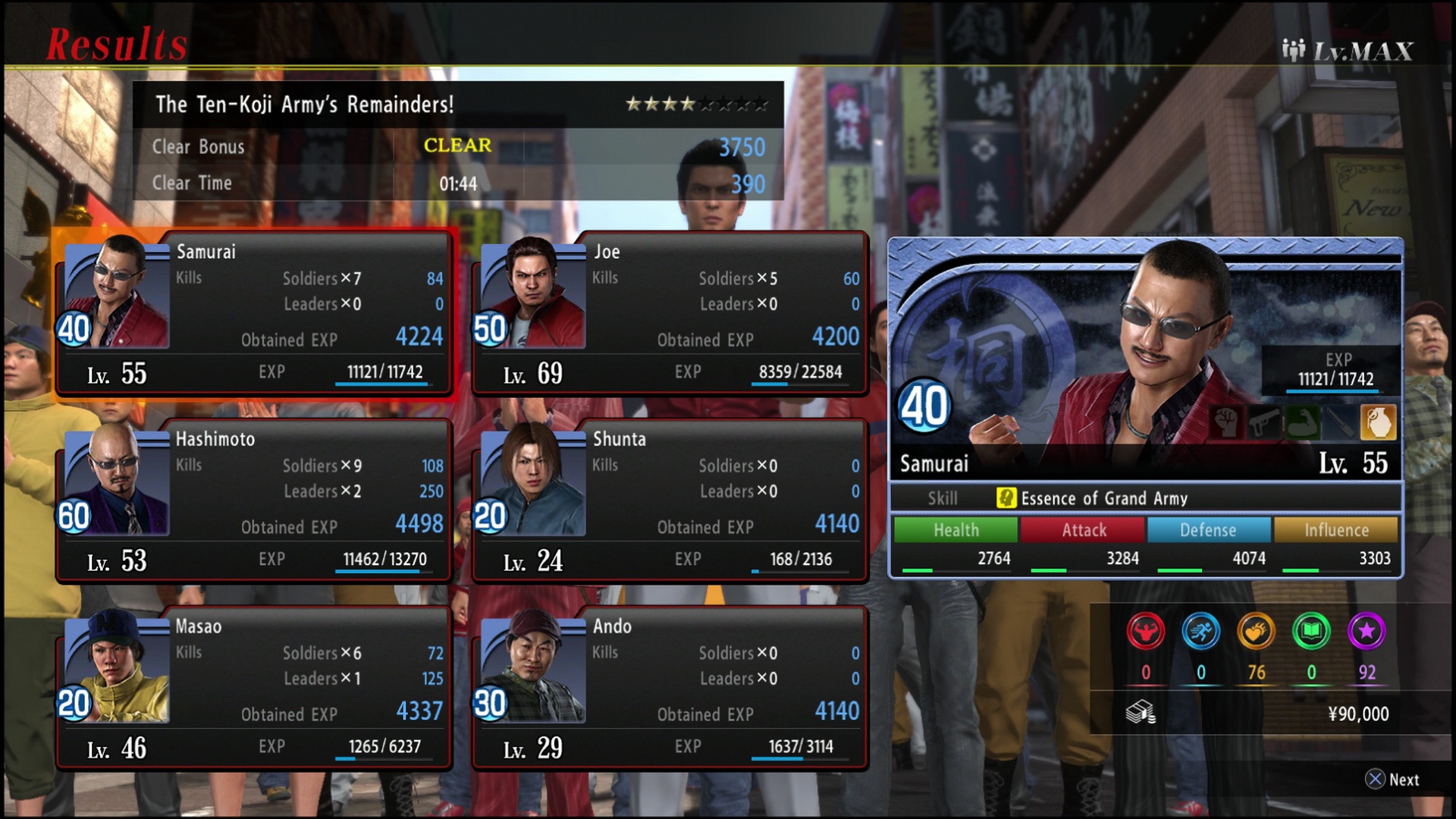This screenshot has height=819, width=1456.
Task: Select the green book points icon
Action: [1311, 632]
